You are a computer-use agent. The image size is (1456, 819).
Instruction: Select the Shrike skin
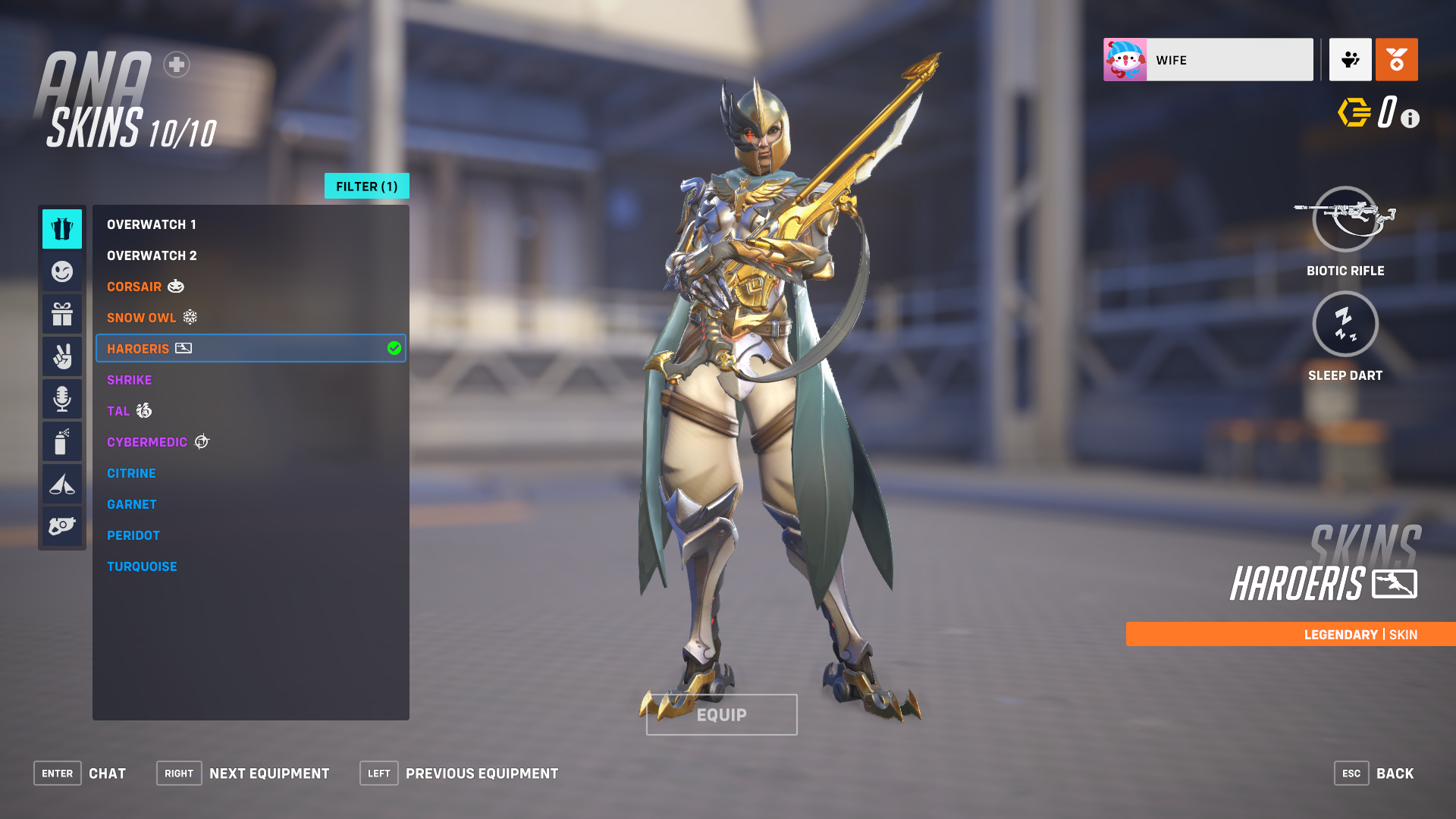pyautogui.click(x=130, y=380)
